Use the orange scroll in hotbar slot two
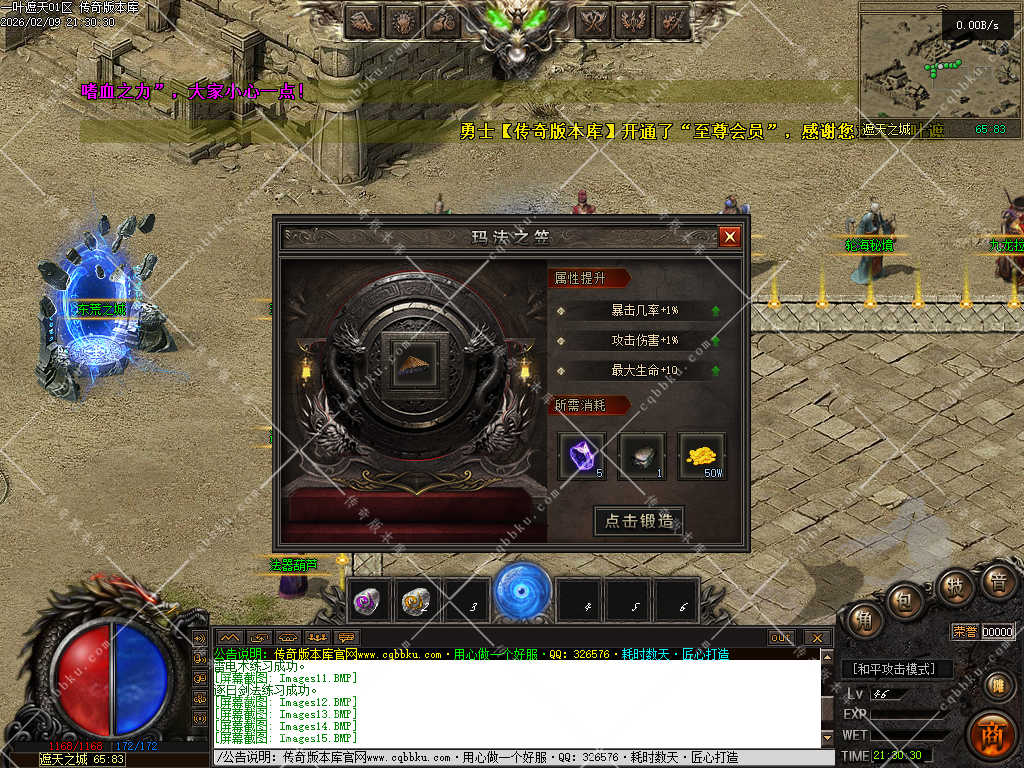This screenshot has height=768, width=1024. point(416,602)
